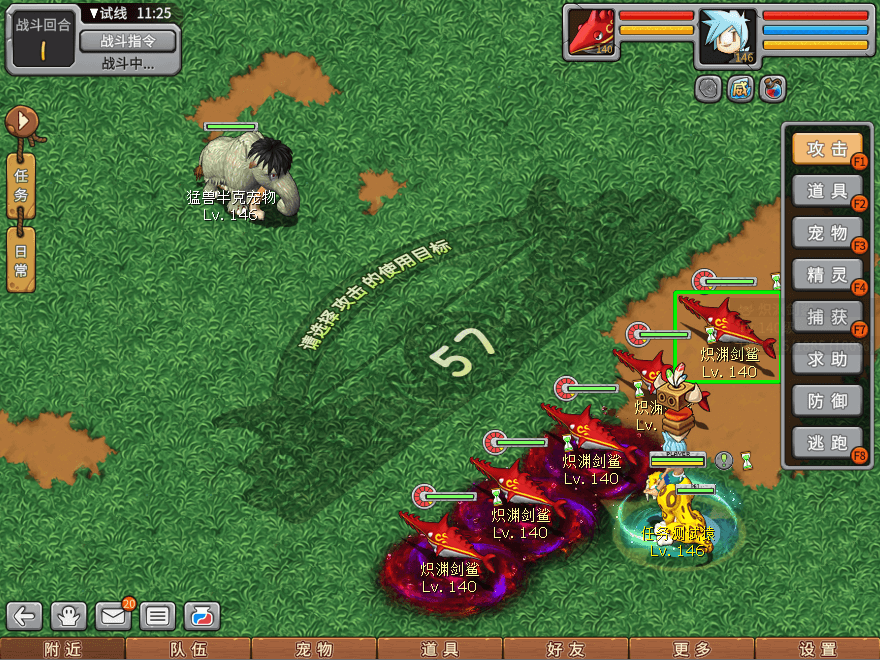Use the 捕获 (Capture) battle command

(827, 317)
